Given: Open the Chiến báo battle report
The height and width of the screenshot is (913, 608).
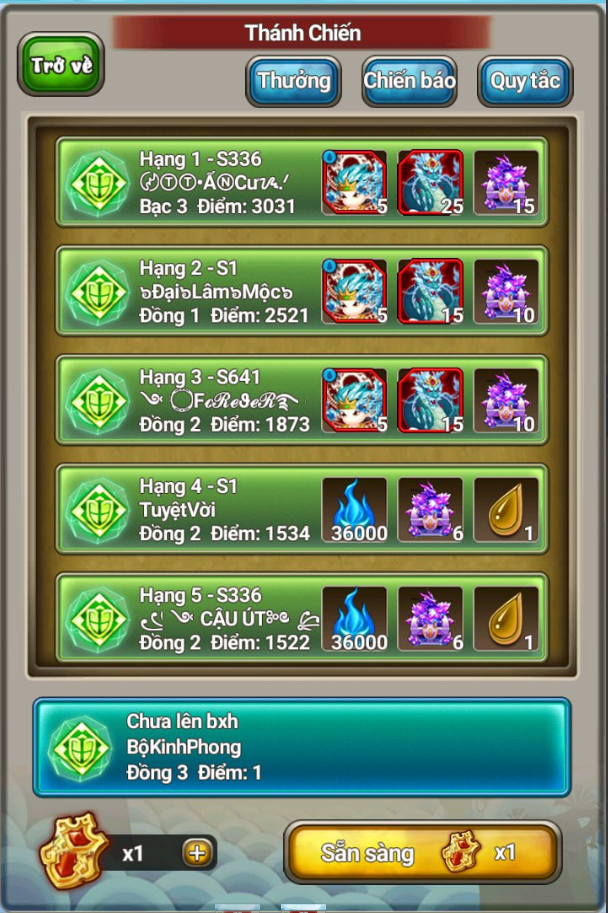Looking at the screenshot, I should tap(409, 80).
